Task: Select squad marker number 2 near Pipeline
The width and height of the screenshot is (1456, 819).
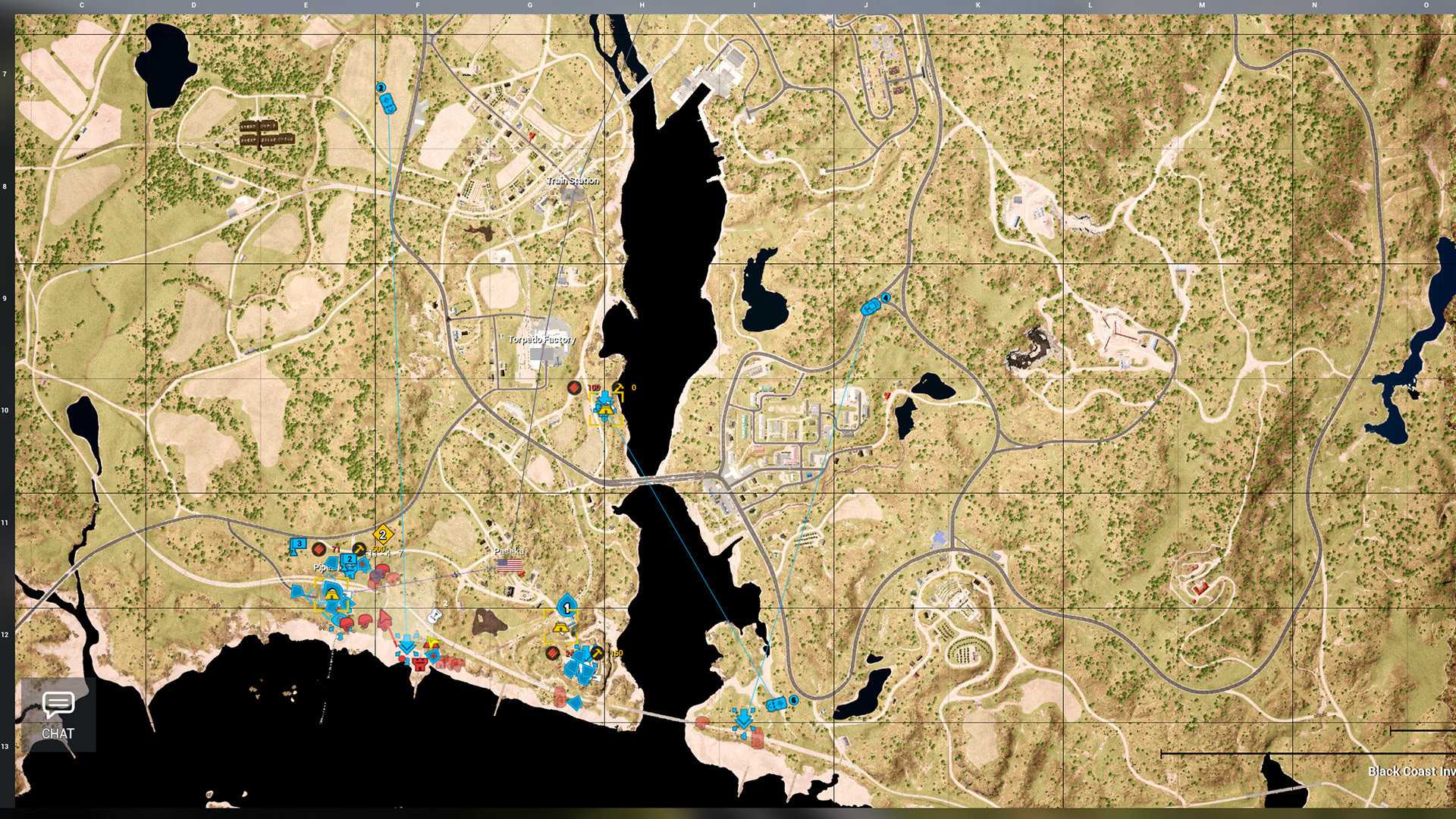Action: tap(350, 560)
